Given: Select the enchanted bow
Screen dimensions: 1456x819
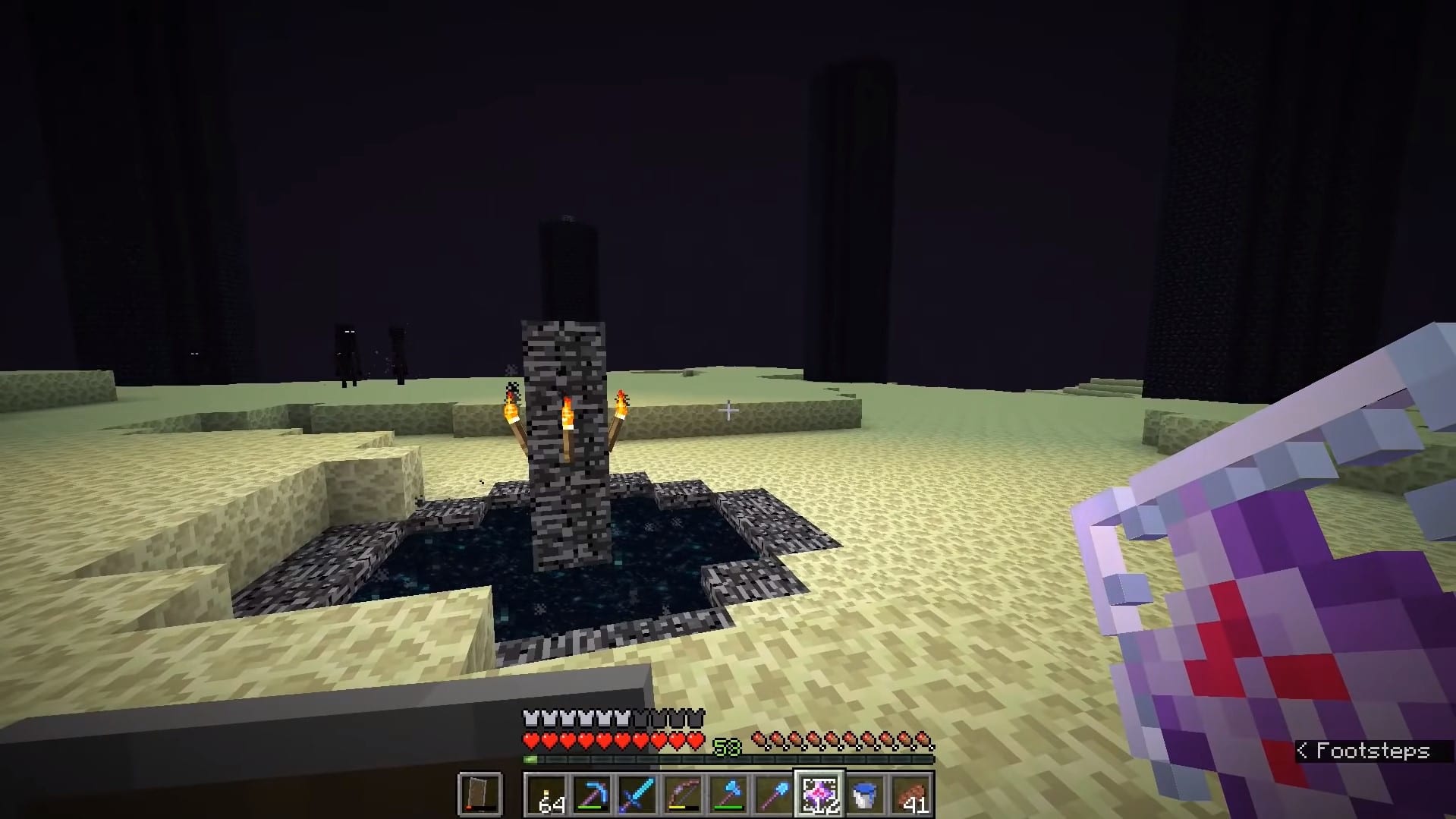Looking at the screenshot, I should click(684, 795).
